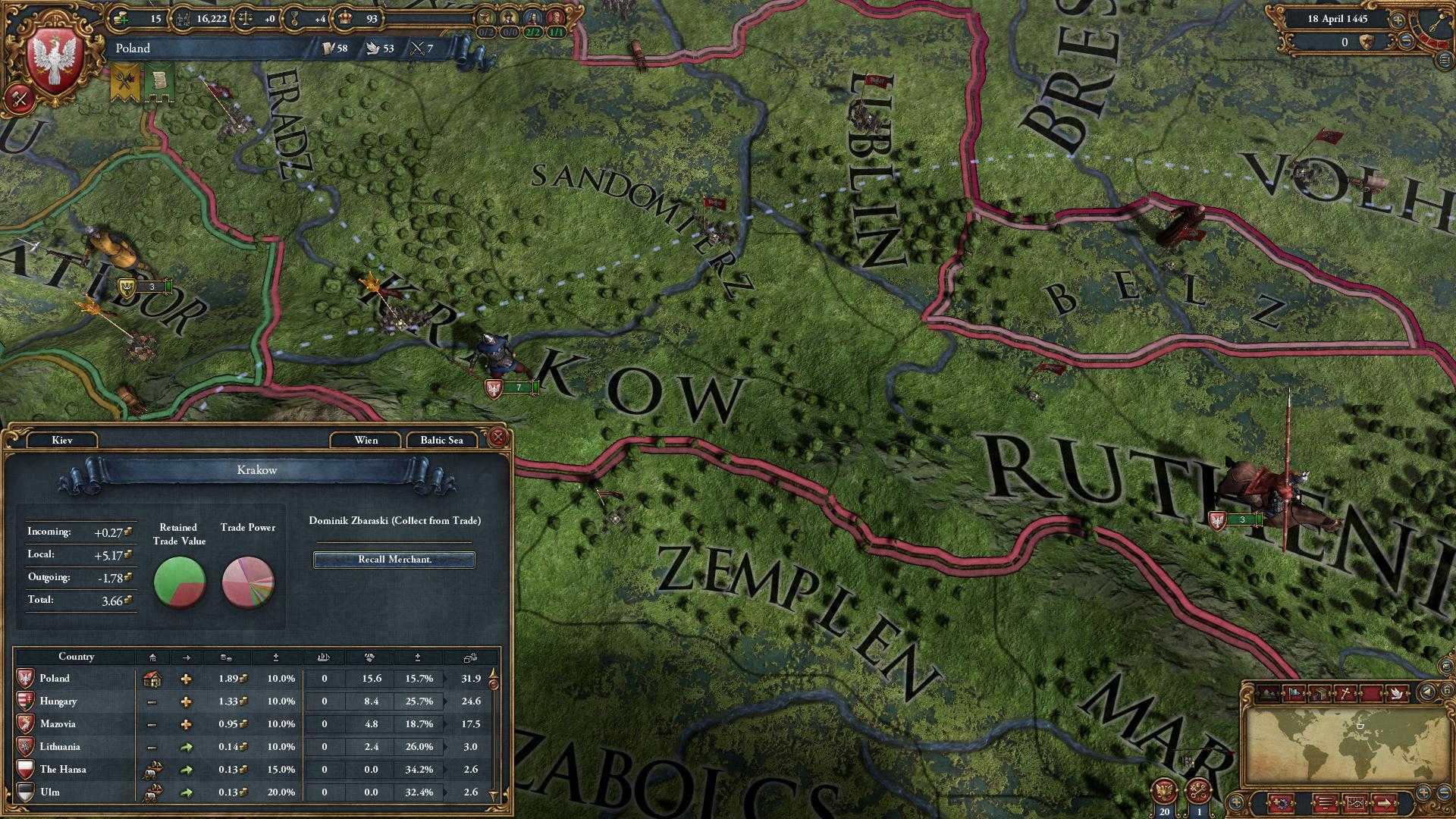The image size is (1456, 819).
Task: Collapse the minimap with the side arrow
Action: click(1426, 692)
